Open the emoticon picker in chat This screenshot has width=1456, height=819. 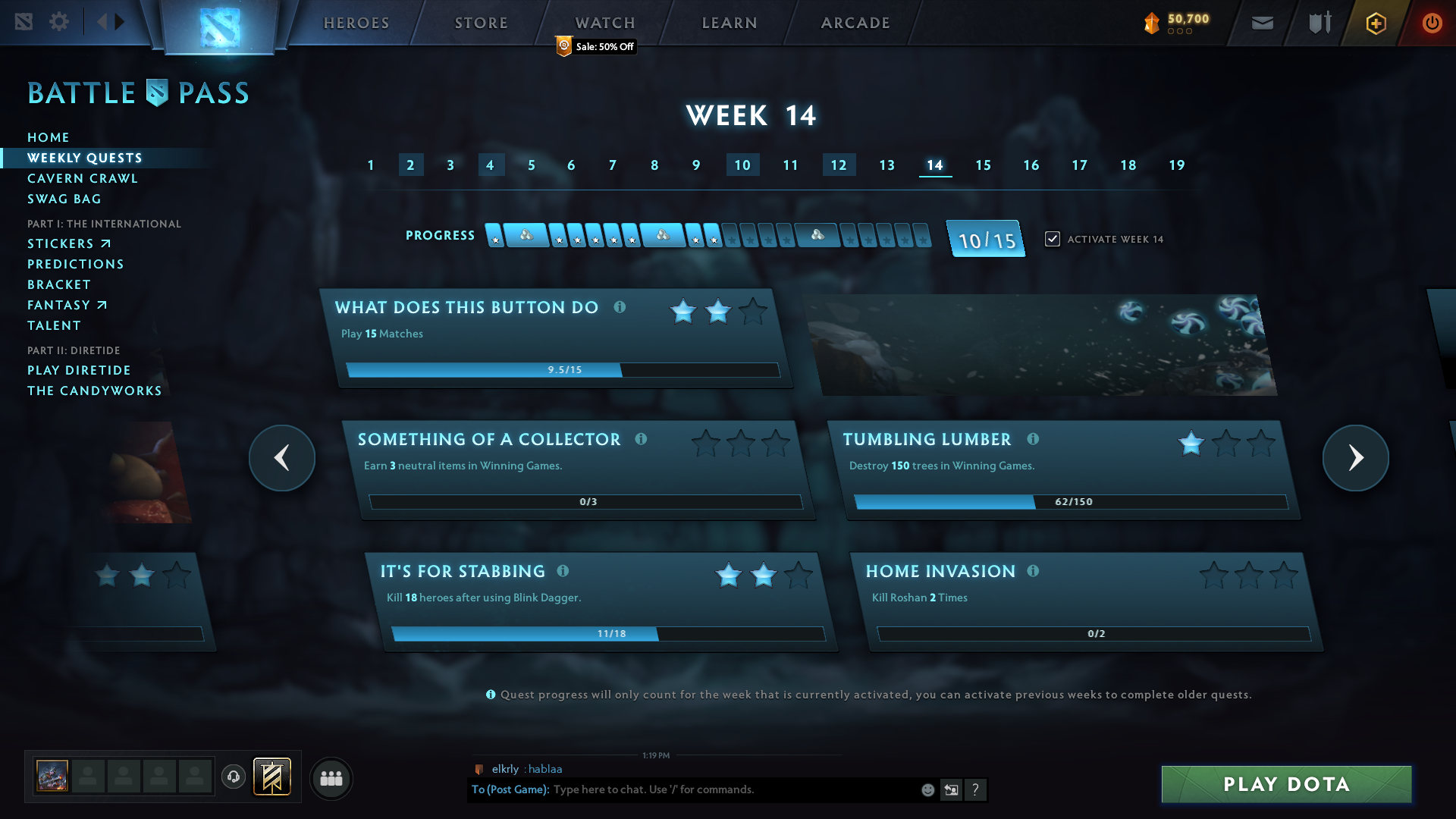[928, 789]
